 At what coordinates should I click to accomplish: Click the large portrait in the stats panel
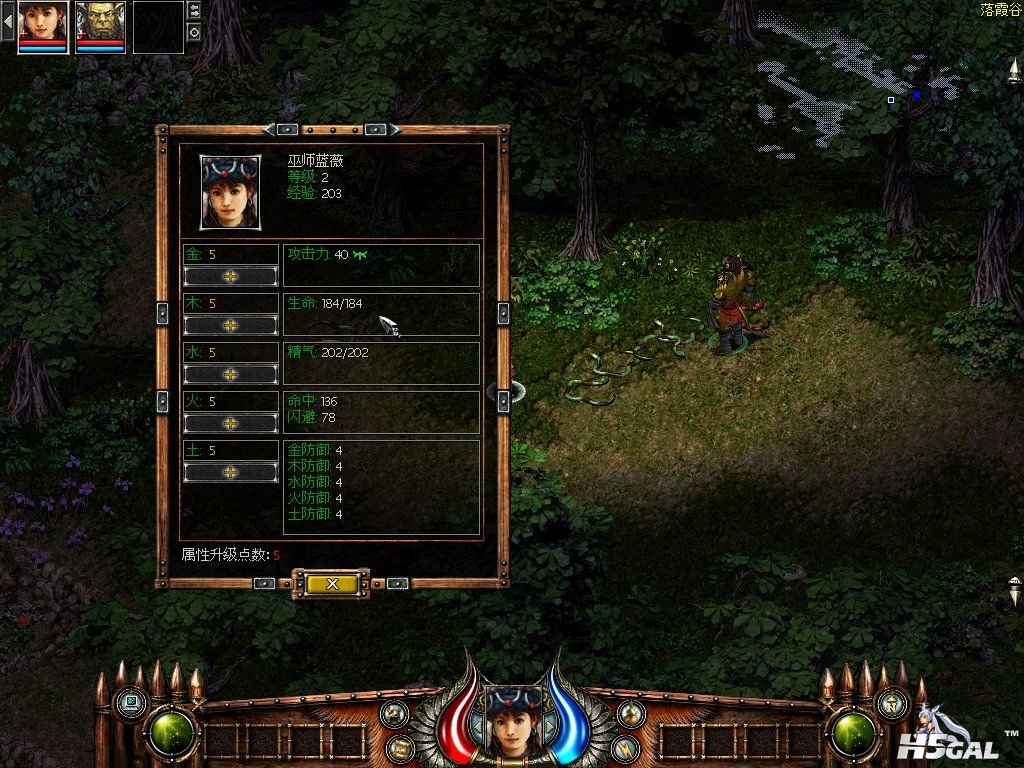coord(231,191)
